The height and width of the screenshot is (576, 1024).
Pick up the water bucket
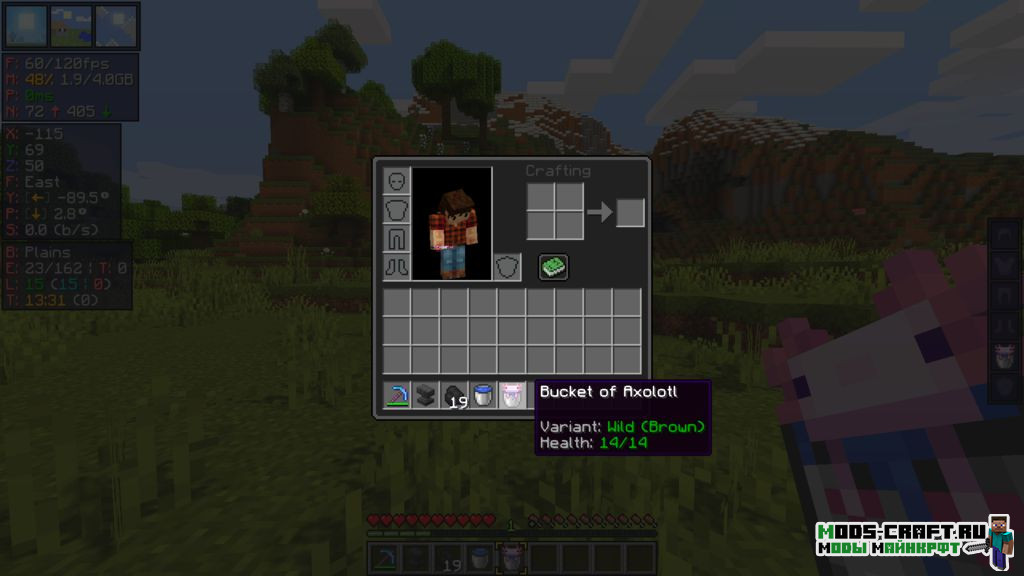(x=483, y=395)
